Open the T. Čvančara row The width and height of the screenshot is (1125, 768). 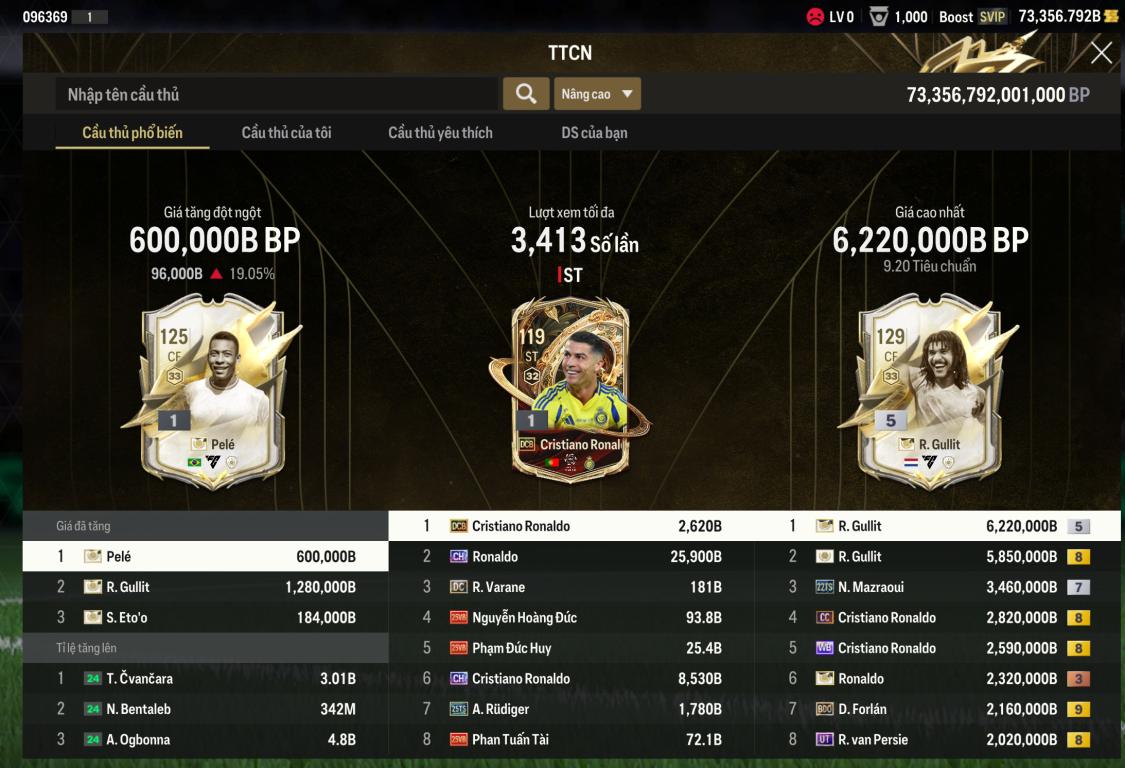[x=205, y=679]
